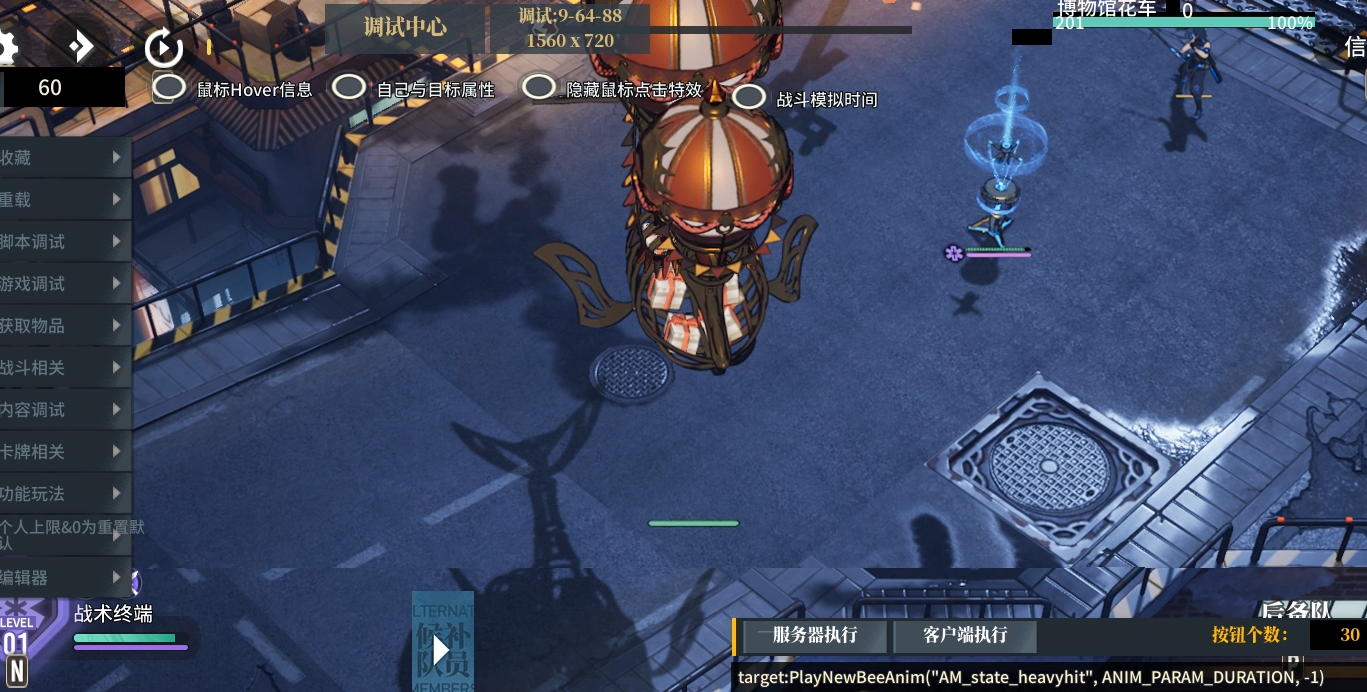
Task: Click the 服务器执行 server execute button
Action: pos(814,635)
